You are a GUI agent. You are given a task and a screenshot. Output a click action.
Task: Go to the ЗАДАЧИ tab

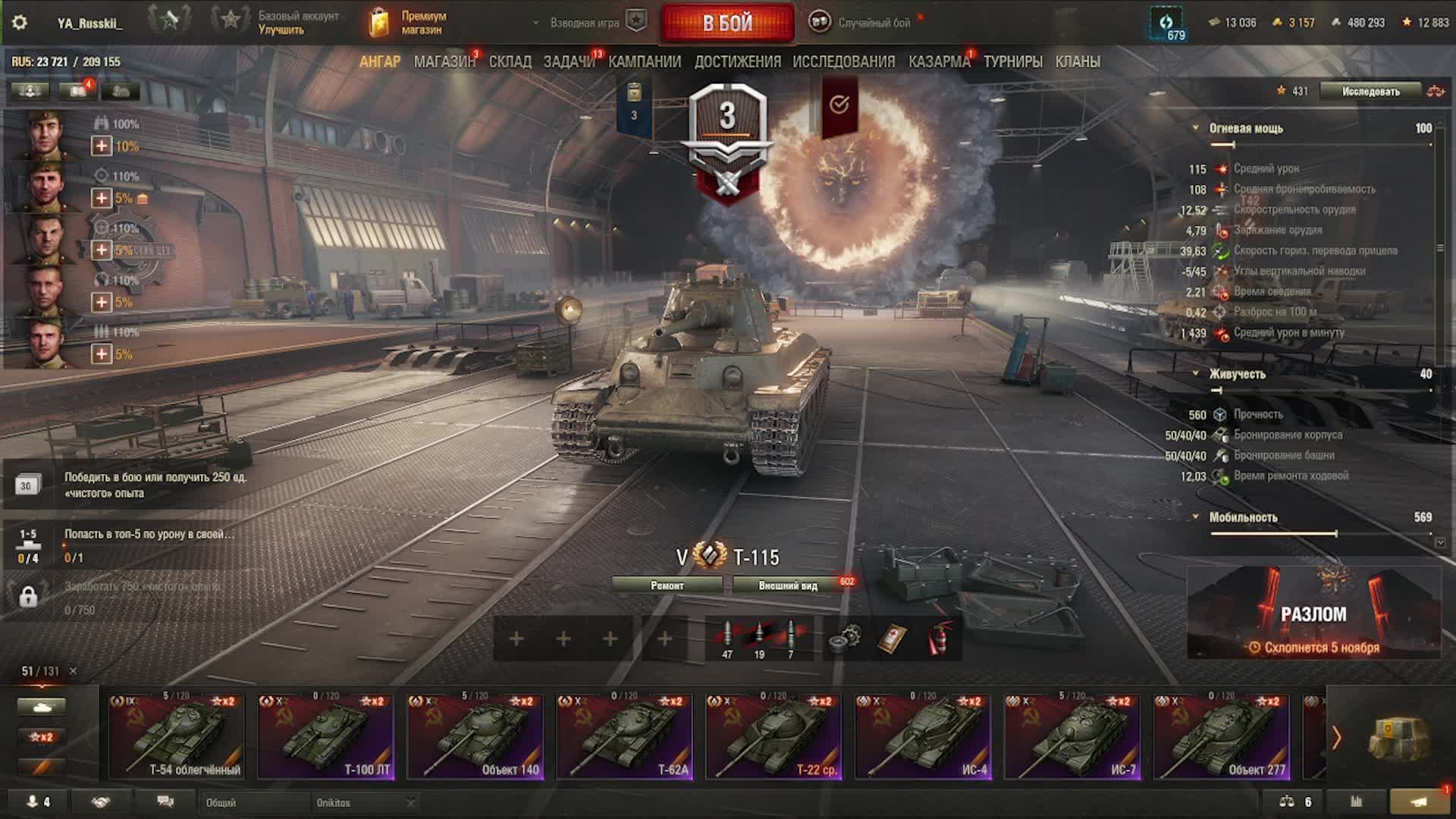pyautogui.click(x=569, y=61)
